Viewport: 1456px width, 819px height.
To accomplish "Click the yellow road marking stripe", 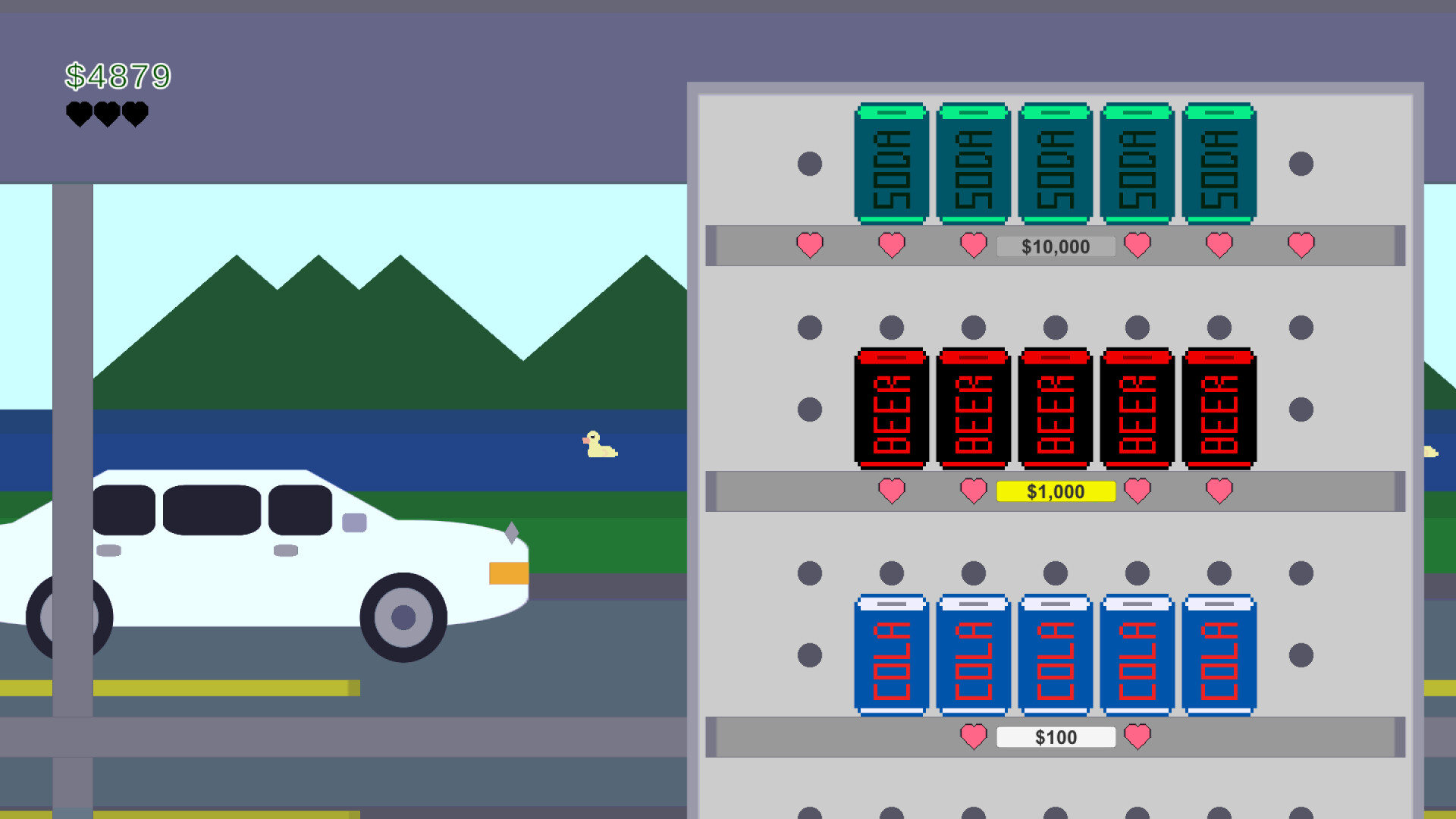I will (x=227, y=687).
